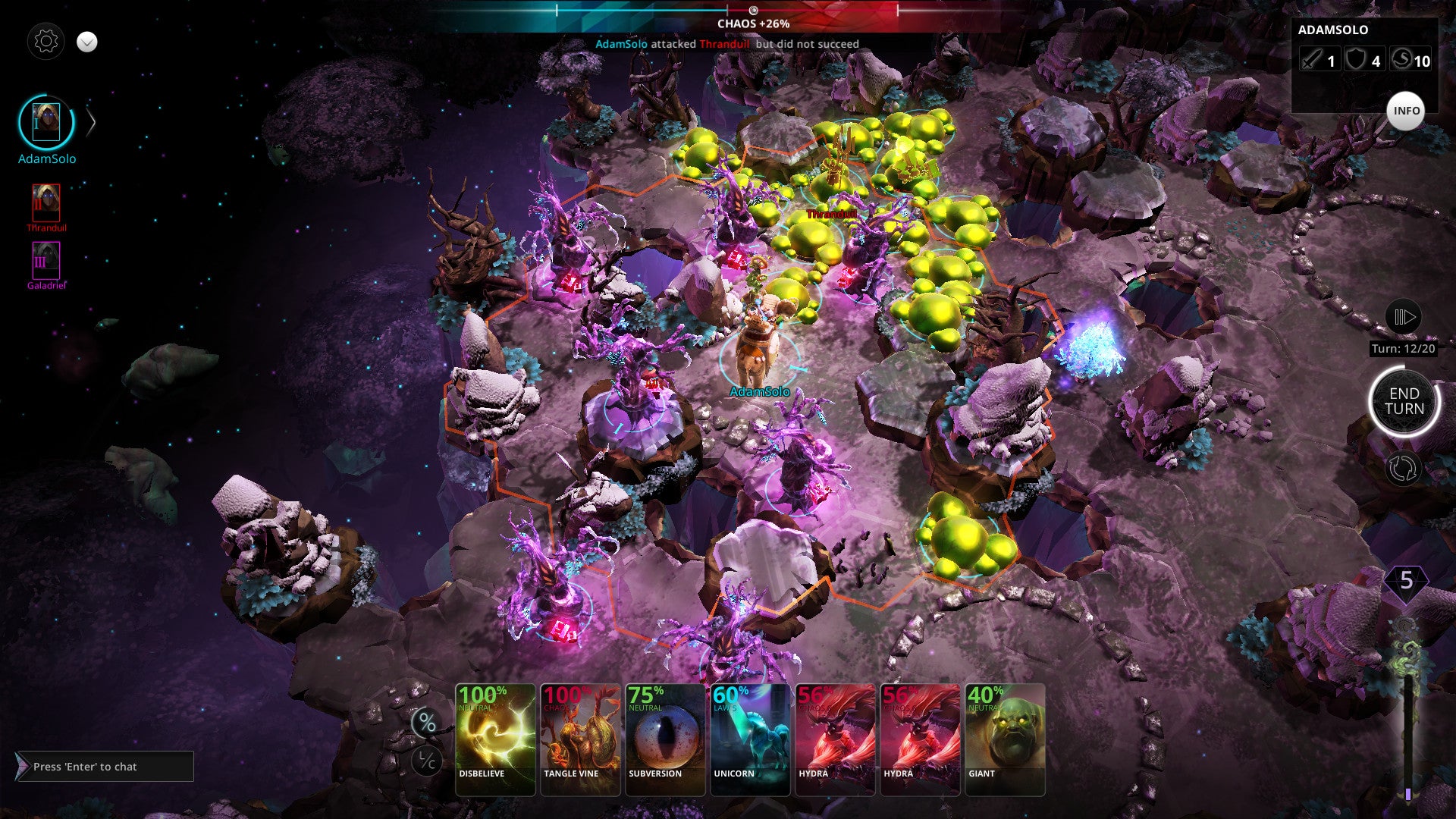Select Thranduil's player portrait
1456x819 pixels.
click(x=46, y=202)
